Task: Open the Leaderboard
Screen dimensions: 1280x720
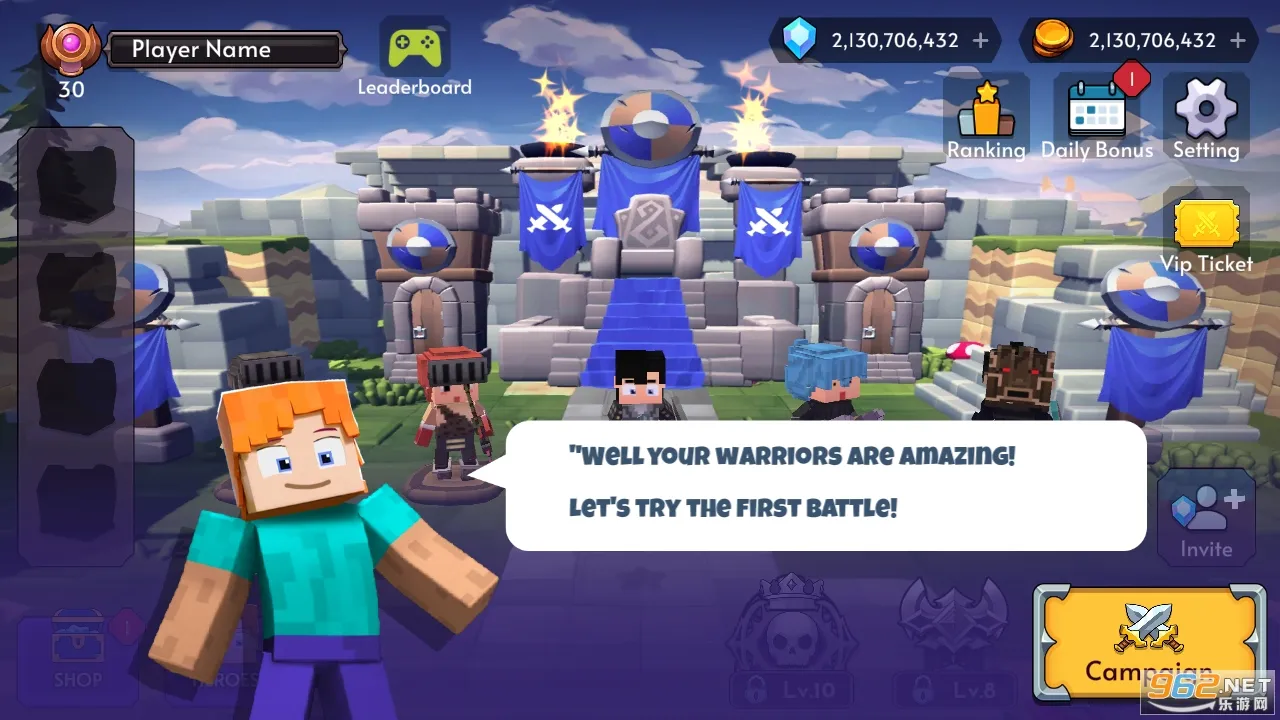Action: 414,56
